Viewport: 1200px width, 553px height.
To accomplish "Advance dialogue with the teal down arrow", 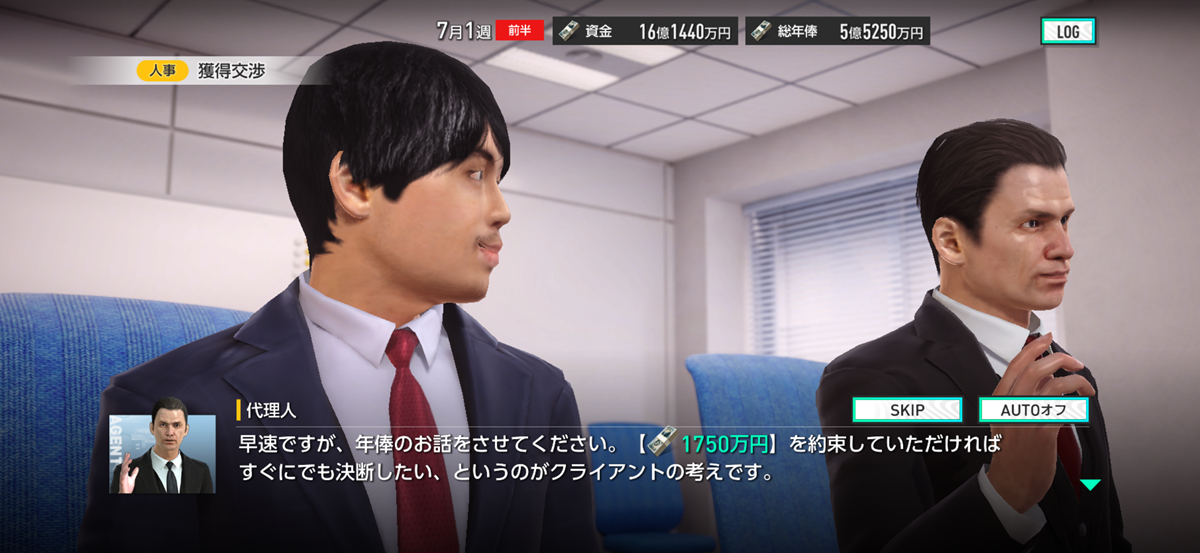I will [x=1089, y=485].
